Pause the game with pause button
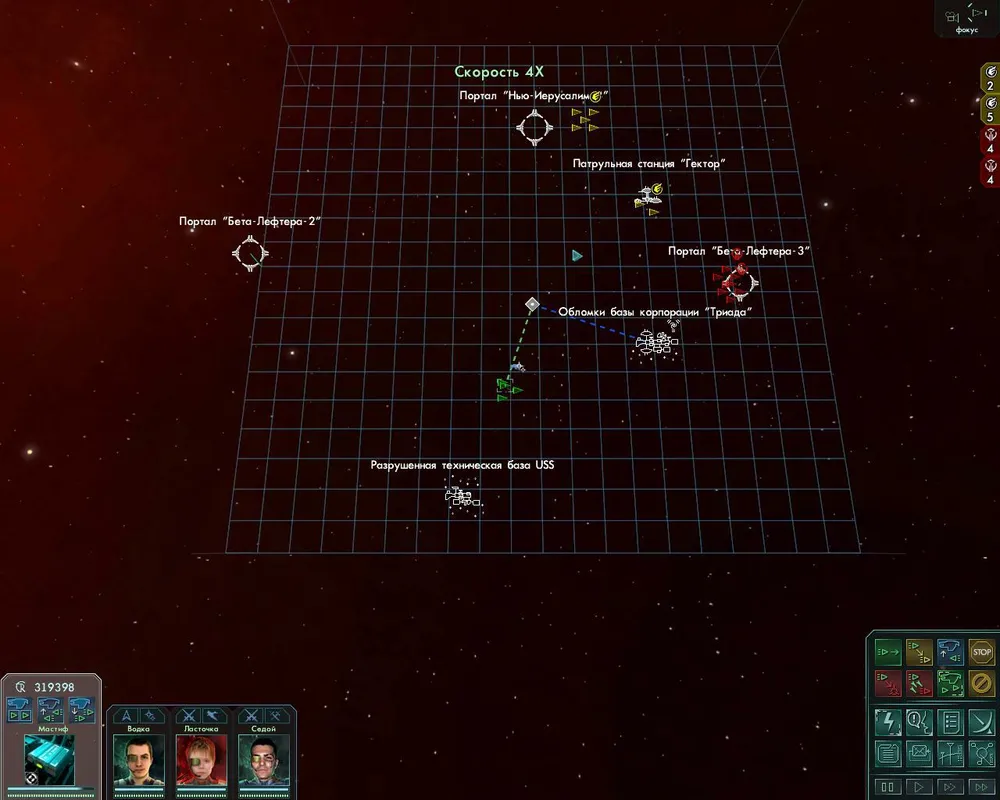This screenshot has height=800, width=1000. click(x=888, y=787)
